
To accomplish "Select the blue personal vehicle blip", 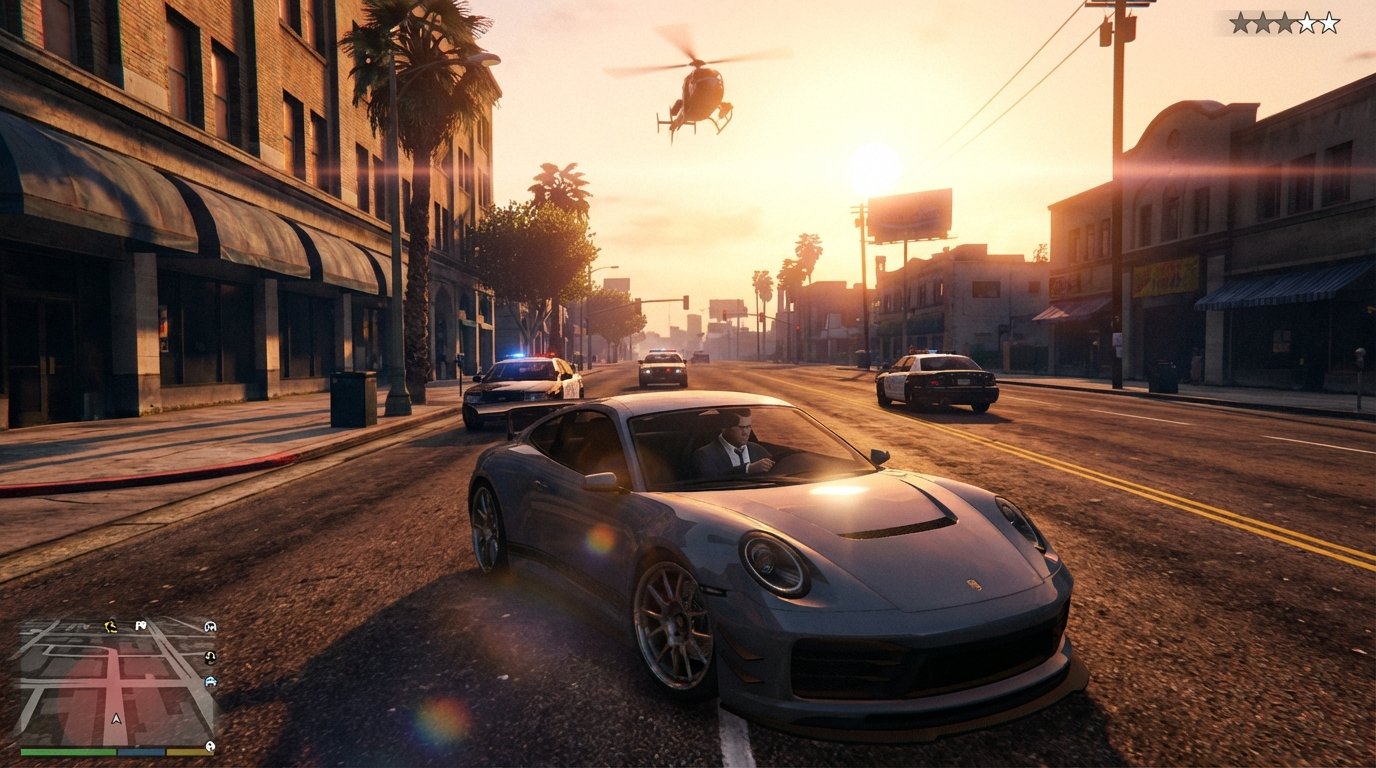I will click(211, 682).
